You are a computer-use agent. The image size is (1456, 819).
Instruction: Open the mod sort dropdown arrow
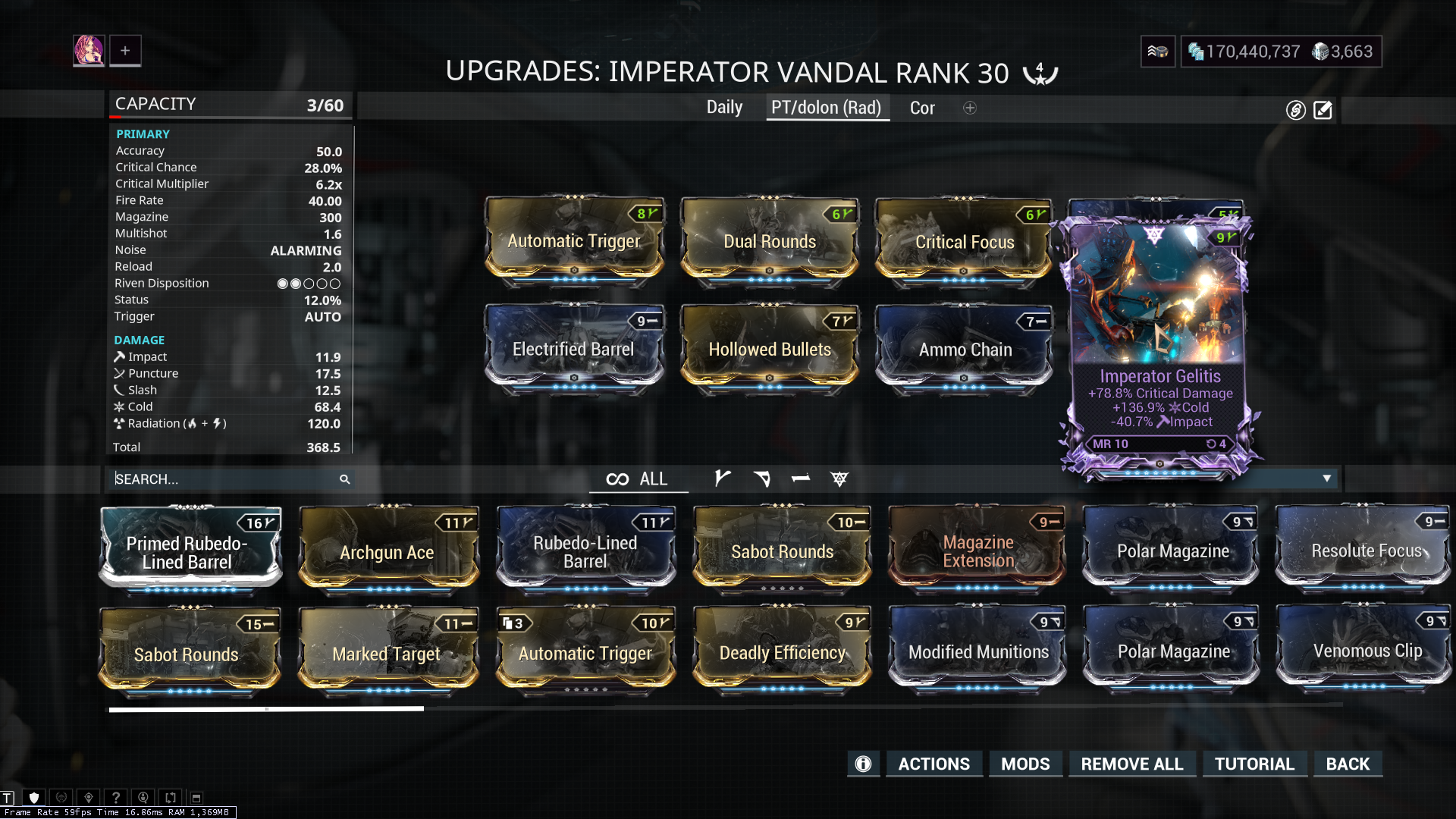coord(1326,479)
